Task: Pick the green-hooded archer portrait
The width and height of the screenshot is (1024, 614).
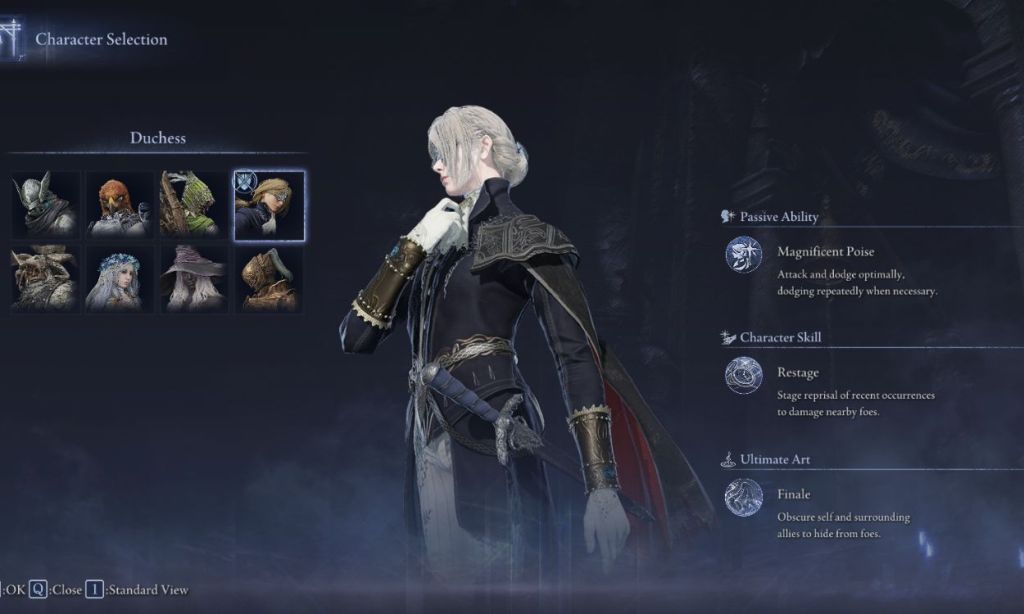Action: coord(193,205)
